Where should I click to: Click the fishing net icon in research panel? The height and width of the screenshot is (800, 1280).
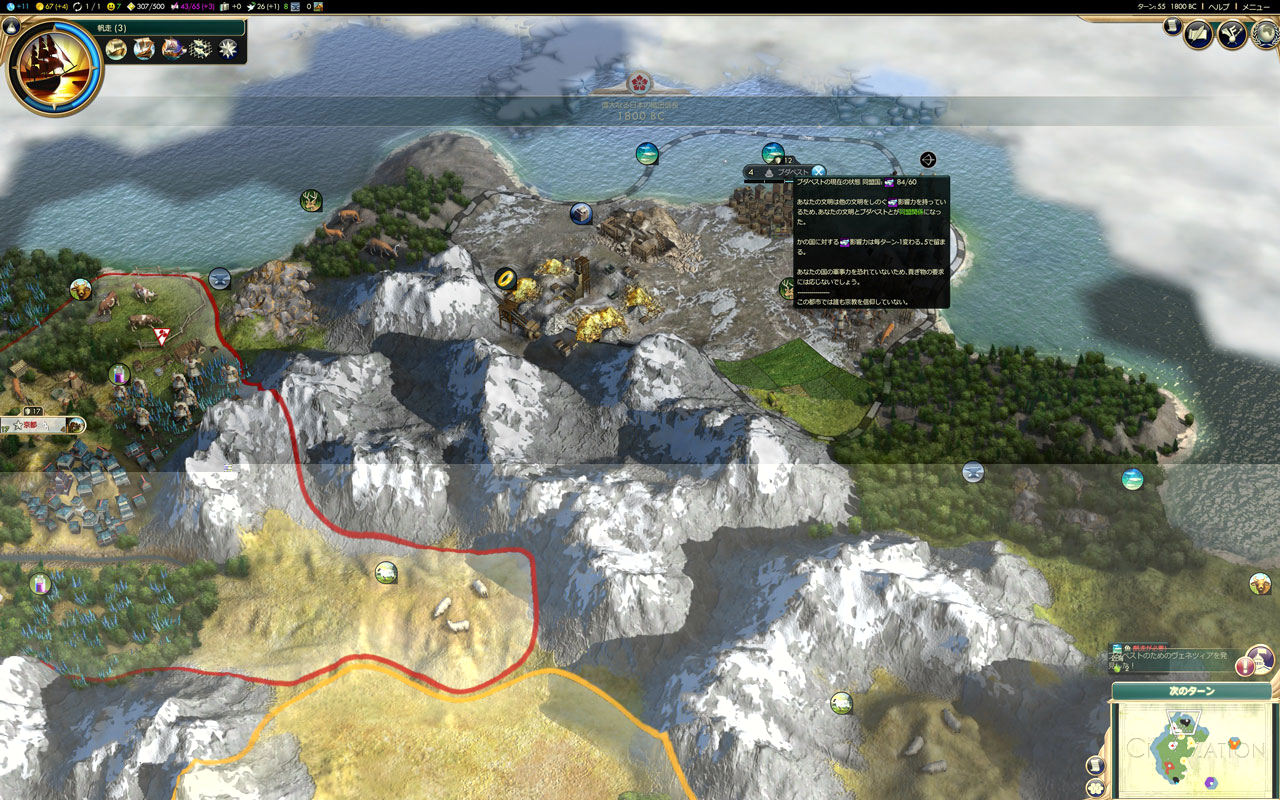pyautogui.click(x=201, y=49)
